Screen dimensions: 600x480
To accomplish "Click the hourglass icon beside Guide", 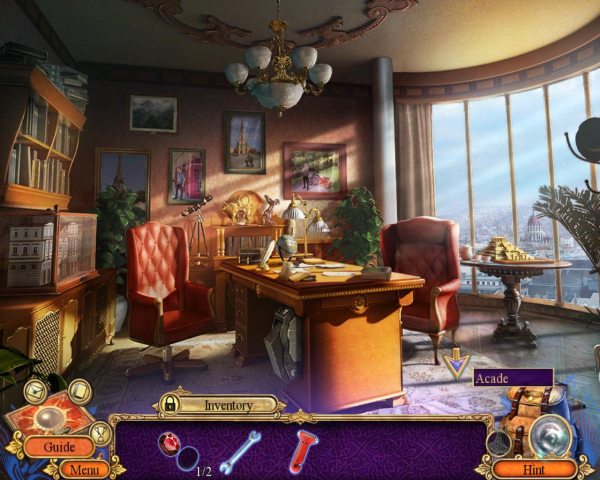I will tap(101, 433).
